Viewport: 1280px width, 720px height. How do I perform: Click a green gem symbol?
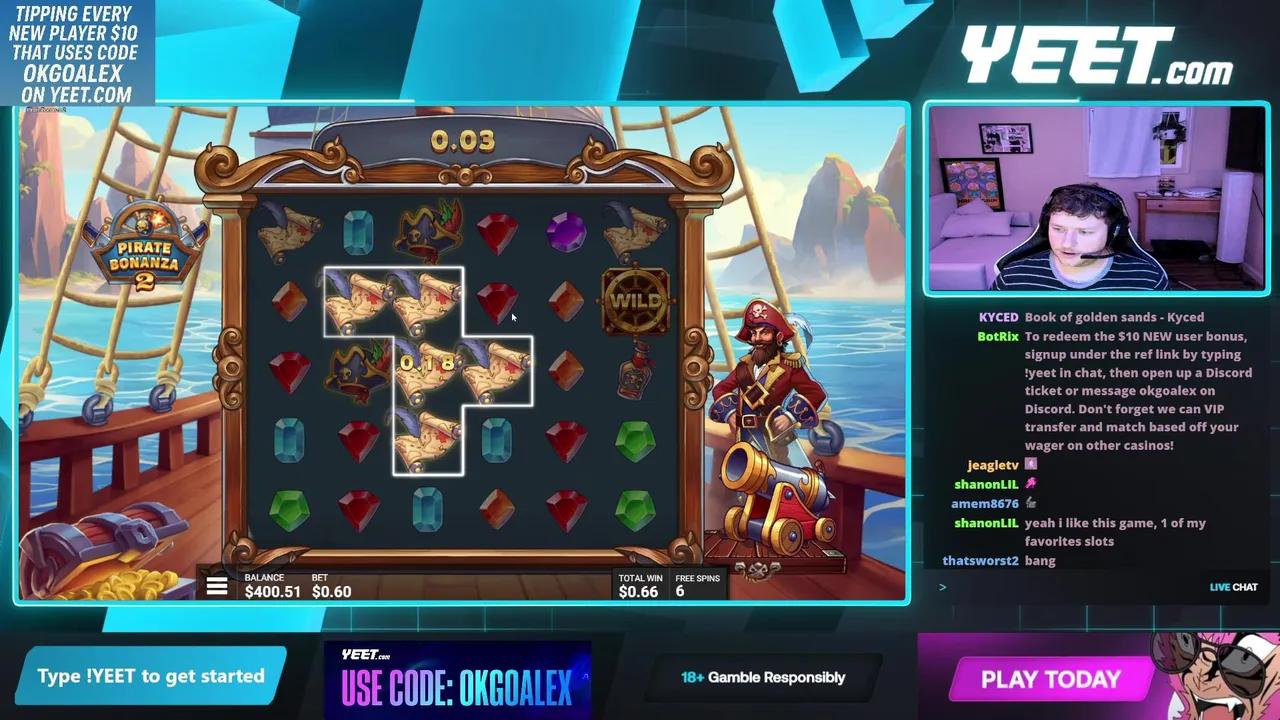pyautogui.click(x=636, y=440)
